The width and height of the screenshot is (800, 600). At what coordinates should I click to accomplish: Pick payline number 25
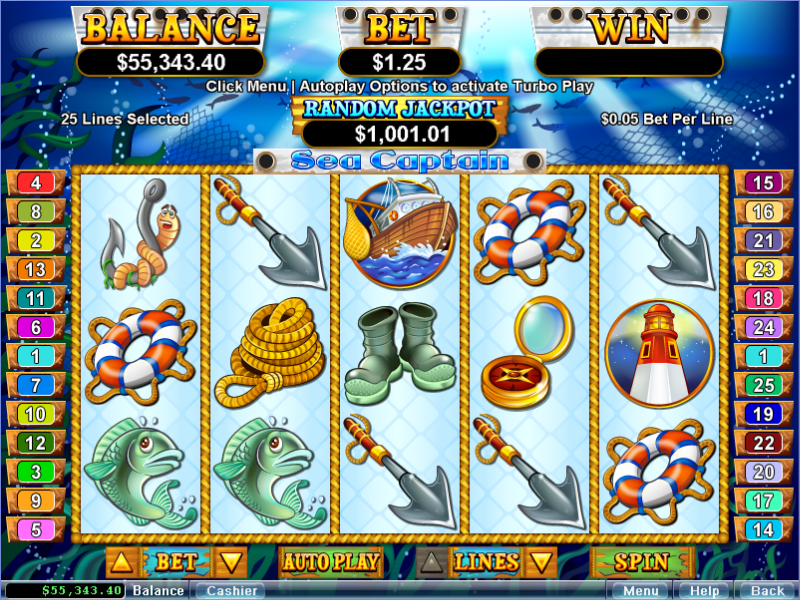pyautogui.click(x=763, y=385)
